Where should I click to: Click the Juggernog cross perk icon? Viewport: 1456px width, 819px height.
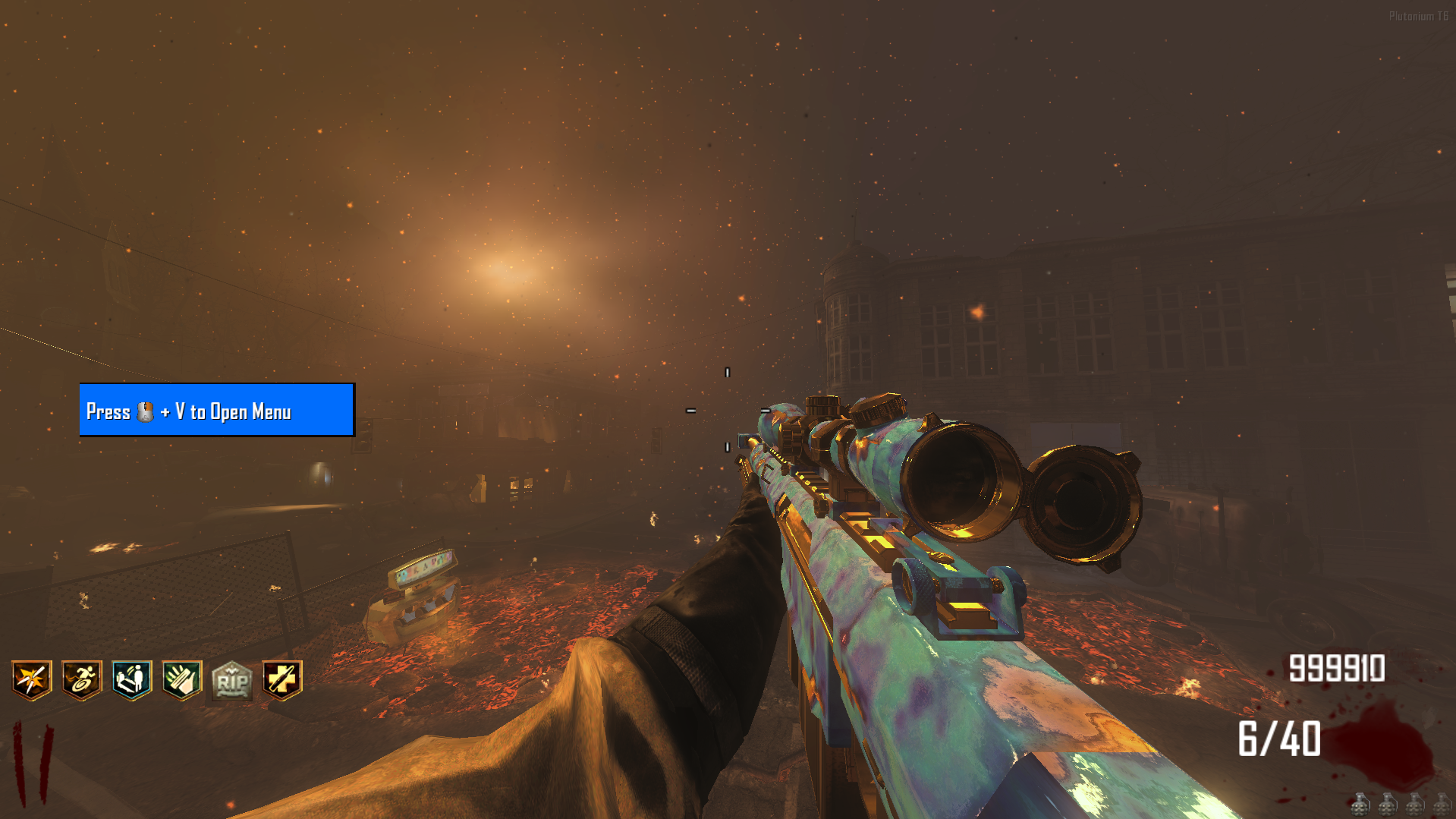282,679
